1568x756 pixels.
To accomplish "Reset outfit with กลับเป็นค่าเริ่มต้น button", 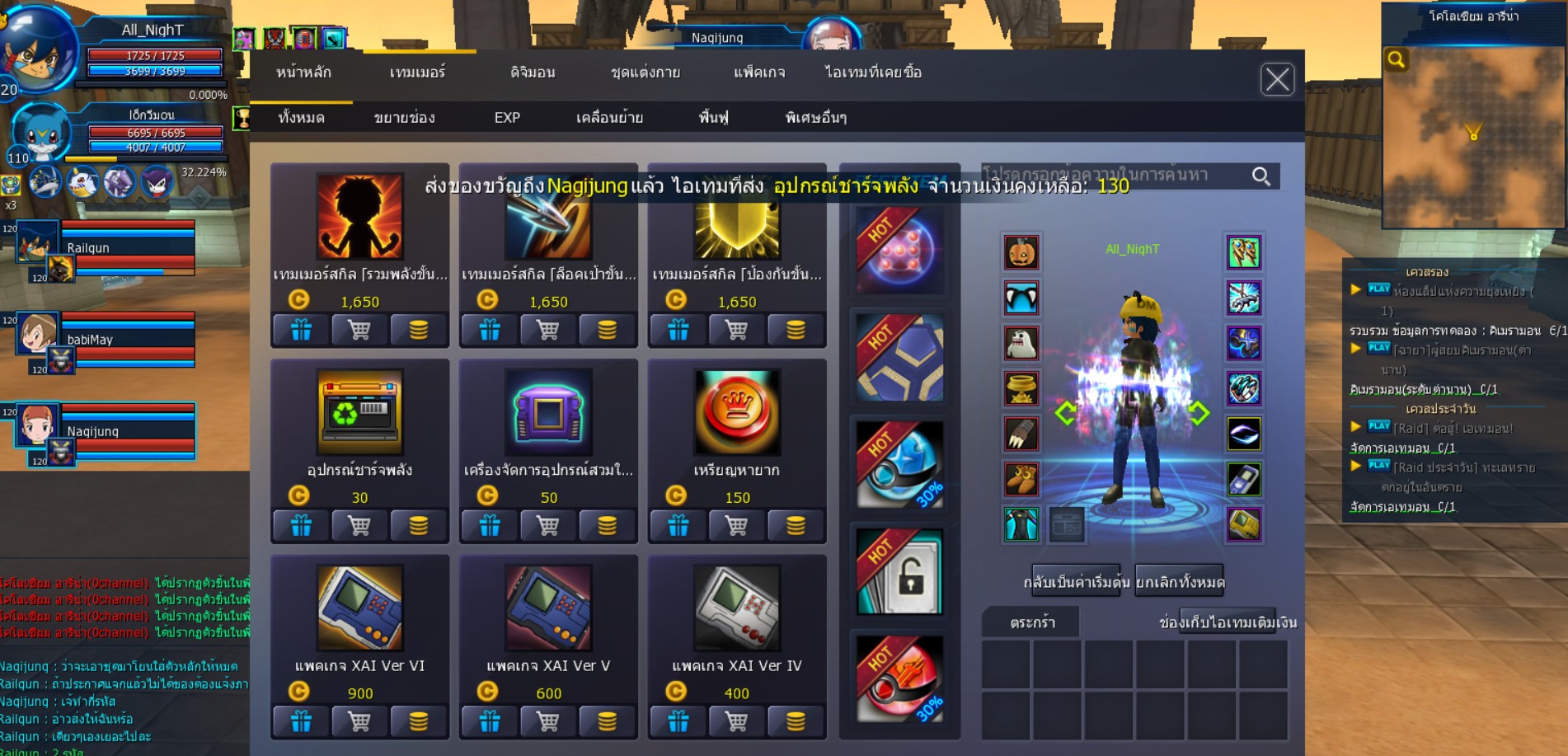I will pos(1076,582).
